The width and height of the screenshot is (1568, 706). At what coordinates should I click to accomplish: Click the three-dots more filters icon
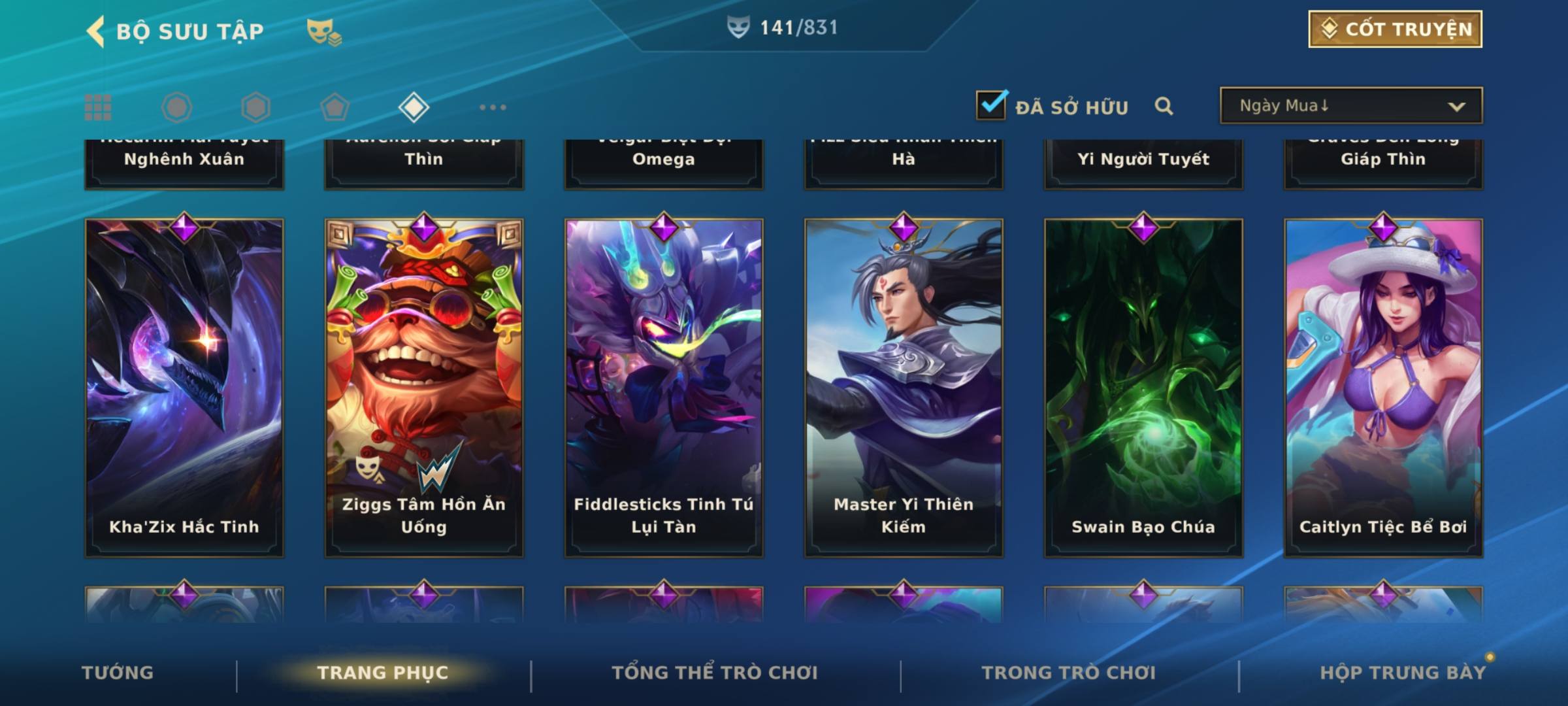click(x=493, y=107)
